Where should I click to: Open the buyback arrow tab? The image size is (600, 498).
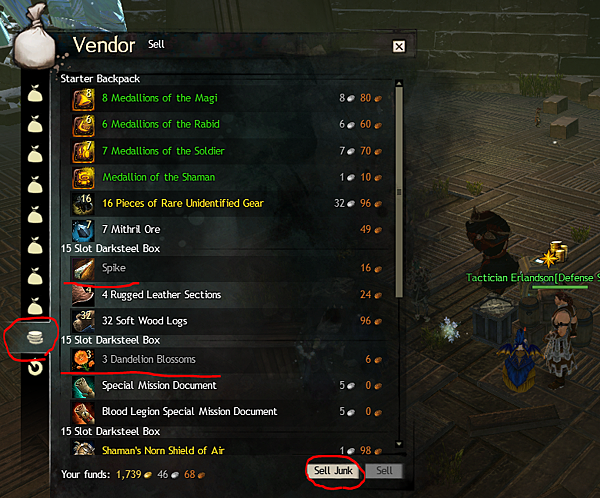point(32,368)
